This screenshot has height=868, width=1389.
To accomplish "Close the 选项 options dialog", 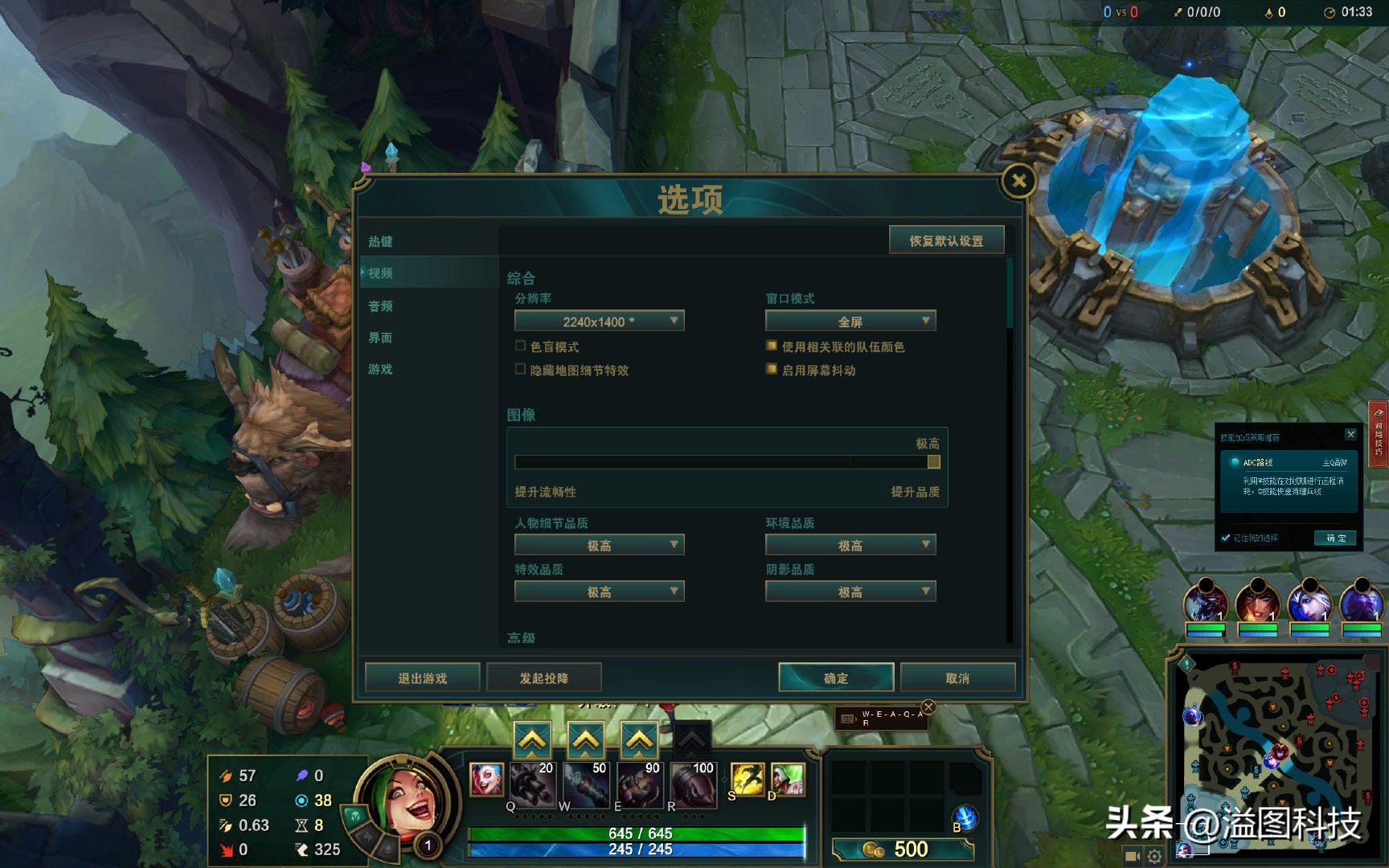I will 1018,182.
